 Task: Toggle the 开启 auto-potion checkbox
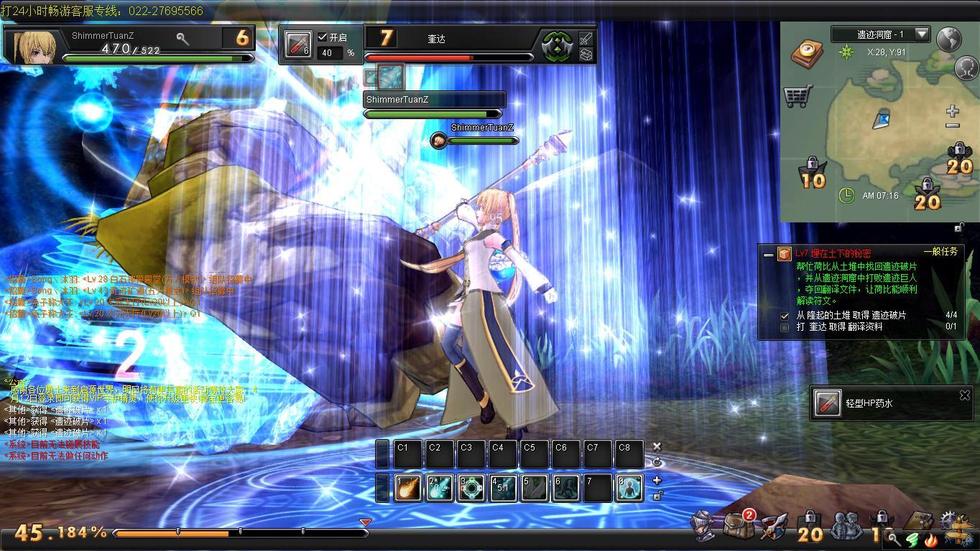322,37
